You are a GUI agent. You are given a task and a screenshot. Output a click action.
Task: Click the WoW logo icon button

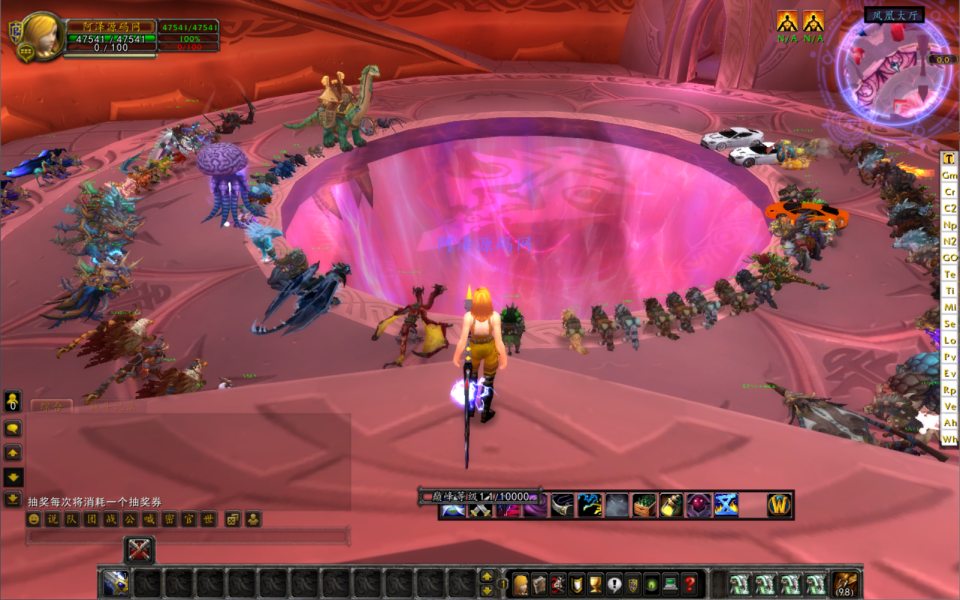pos(779,505)
